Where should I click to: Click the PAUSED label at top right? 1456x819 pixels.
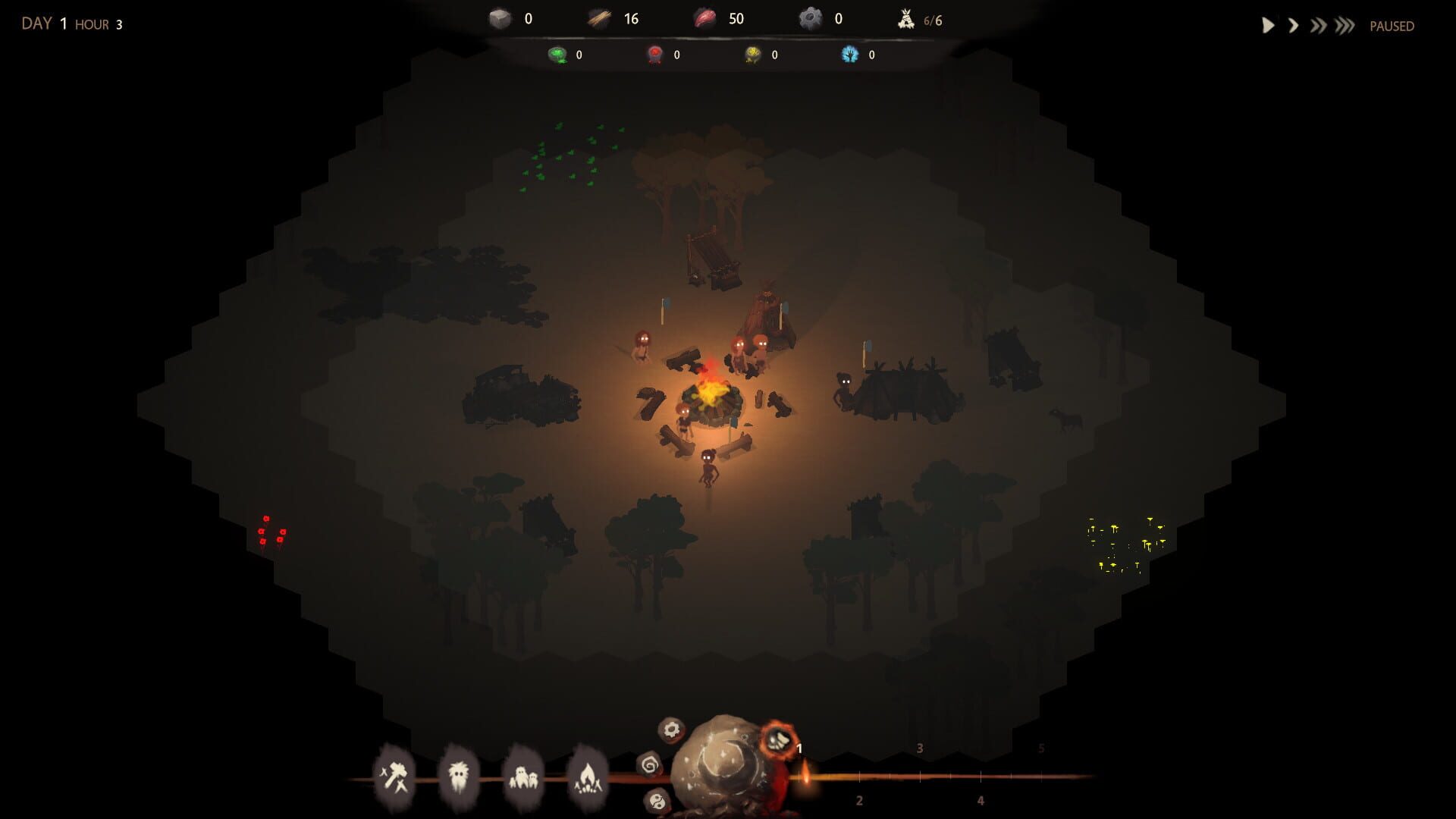[1393, 26]
